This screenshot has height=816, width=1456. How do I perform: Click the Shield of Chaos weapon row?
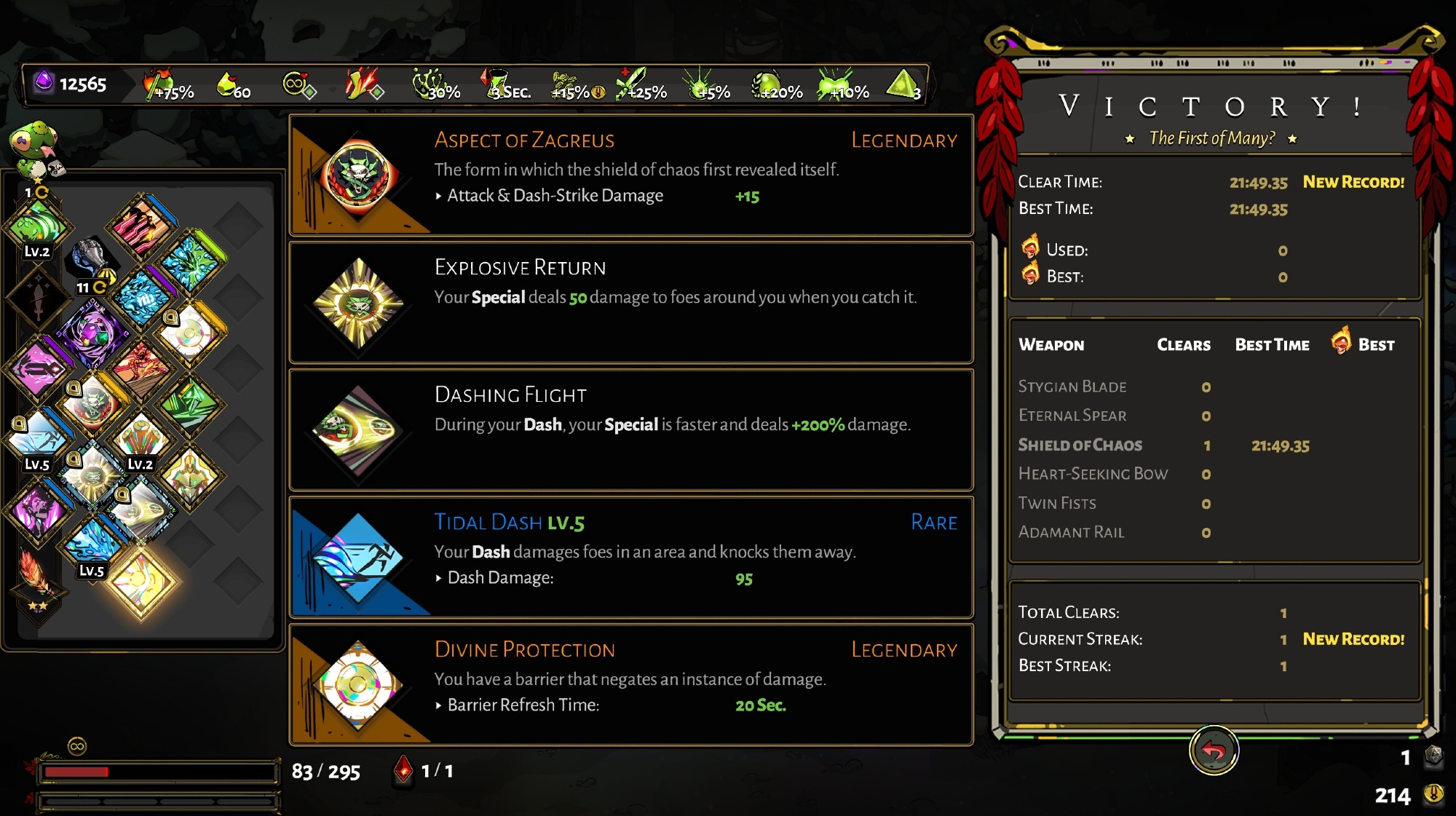(x=1165, y=445)
